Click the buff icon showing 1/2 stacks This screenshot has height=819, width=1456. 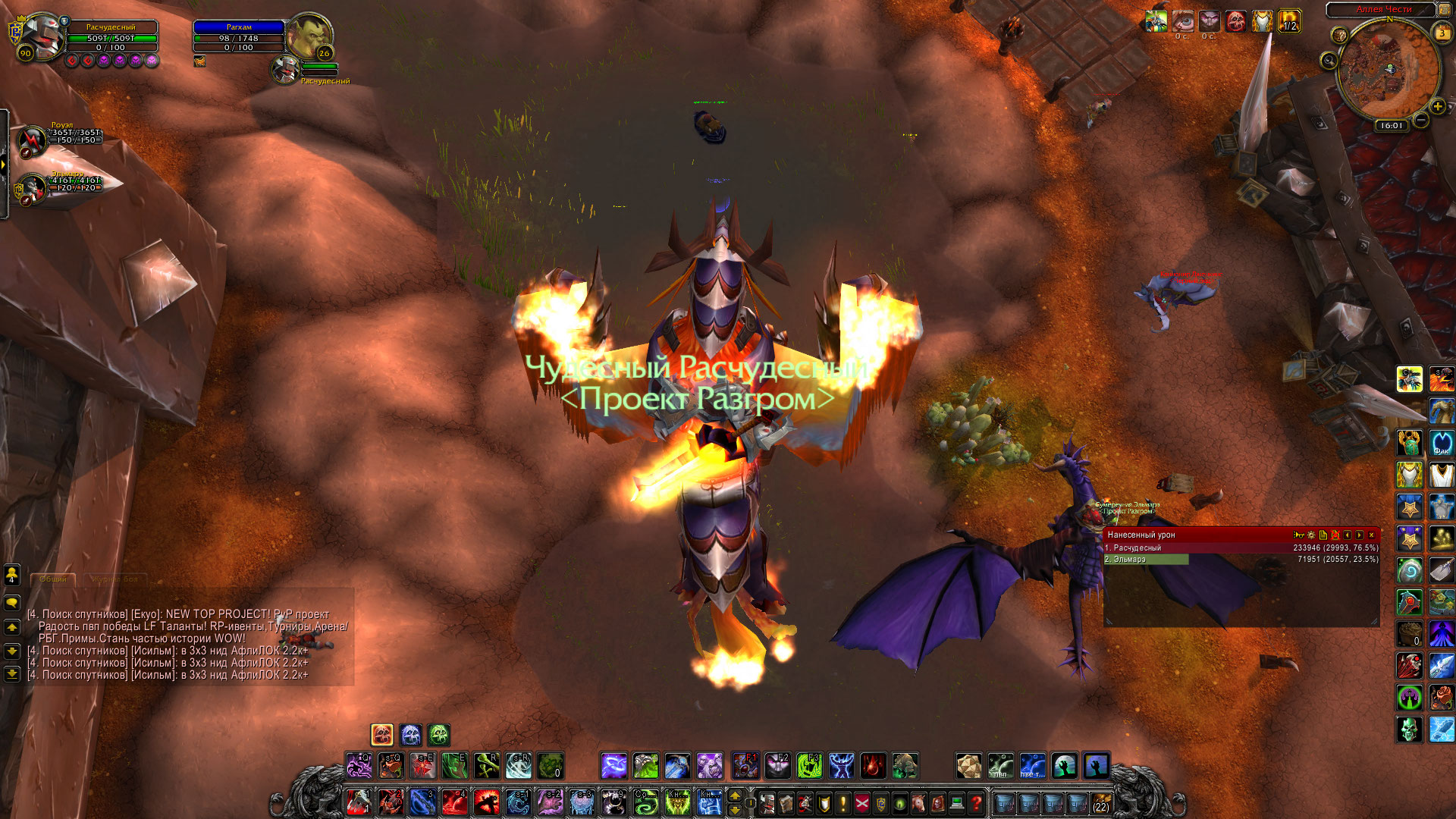pos(1289,21)
